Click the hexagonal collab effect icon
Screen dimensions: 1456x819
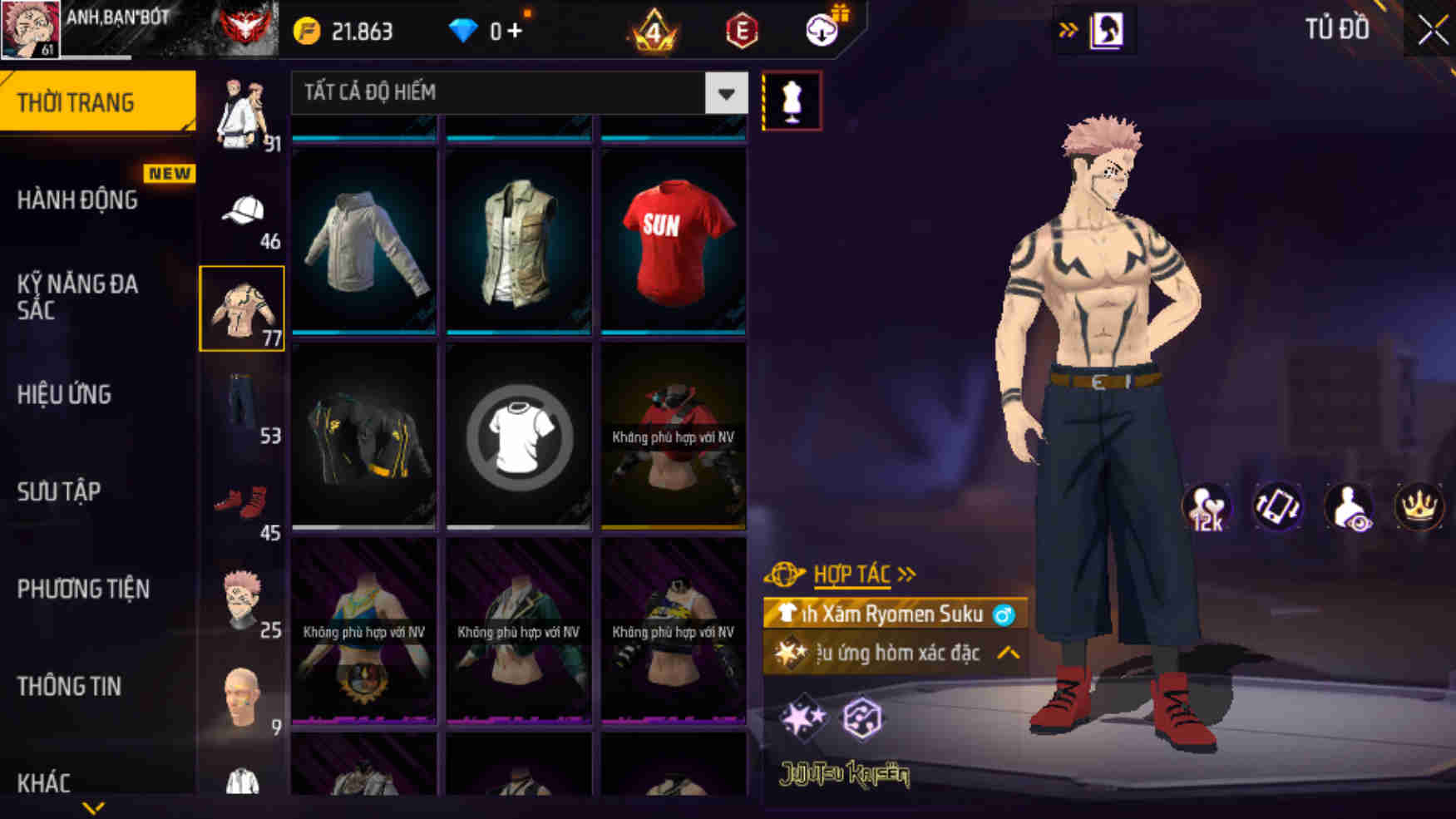861,718
